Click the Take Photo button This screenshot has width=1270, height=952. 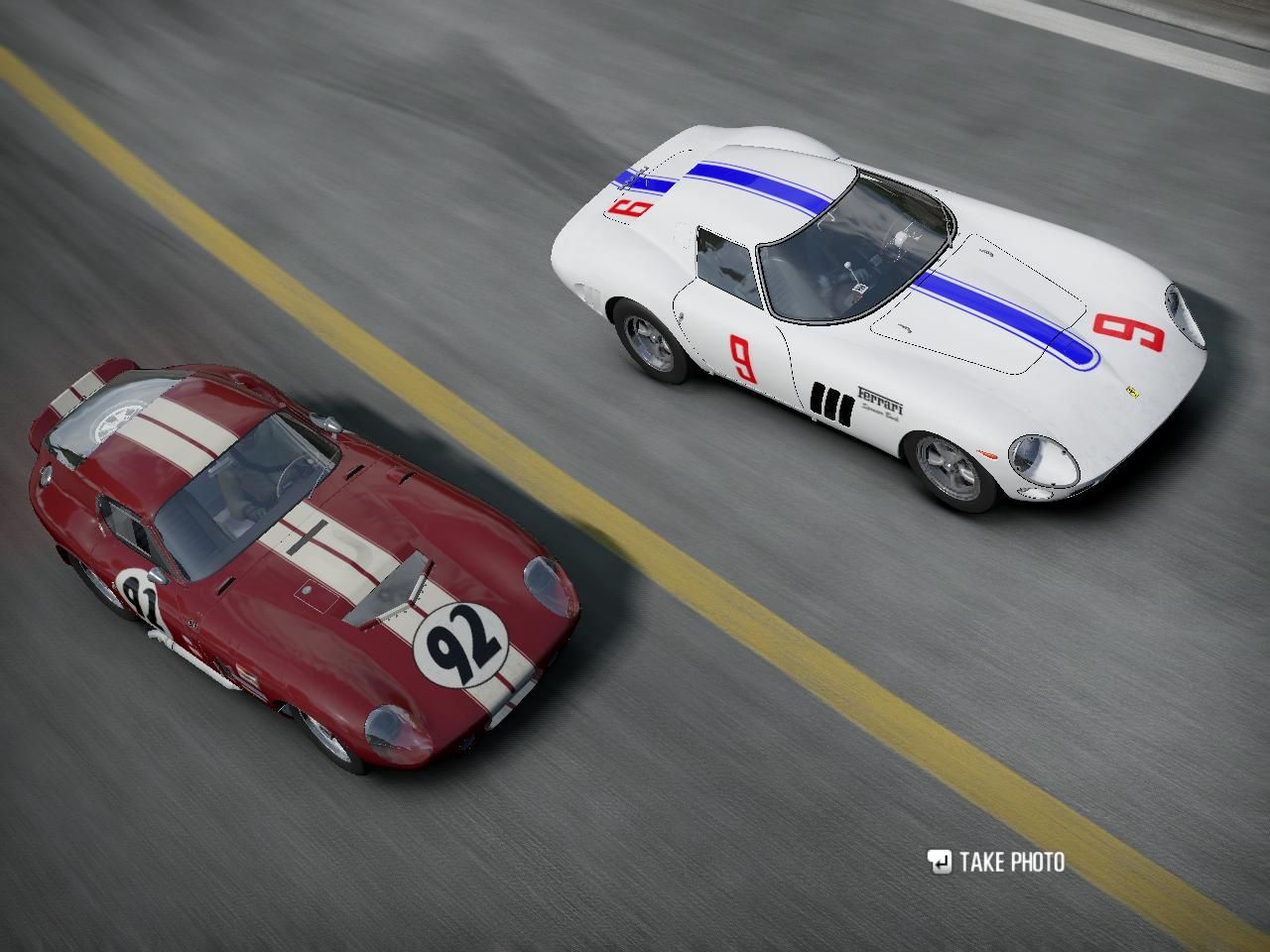tap(996, 862)
